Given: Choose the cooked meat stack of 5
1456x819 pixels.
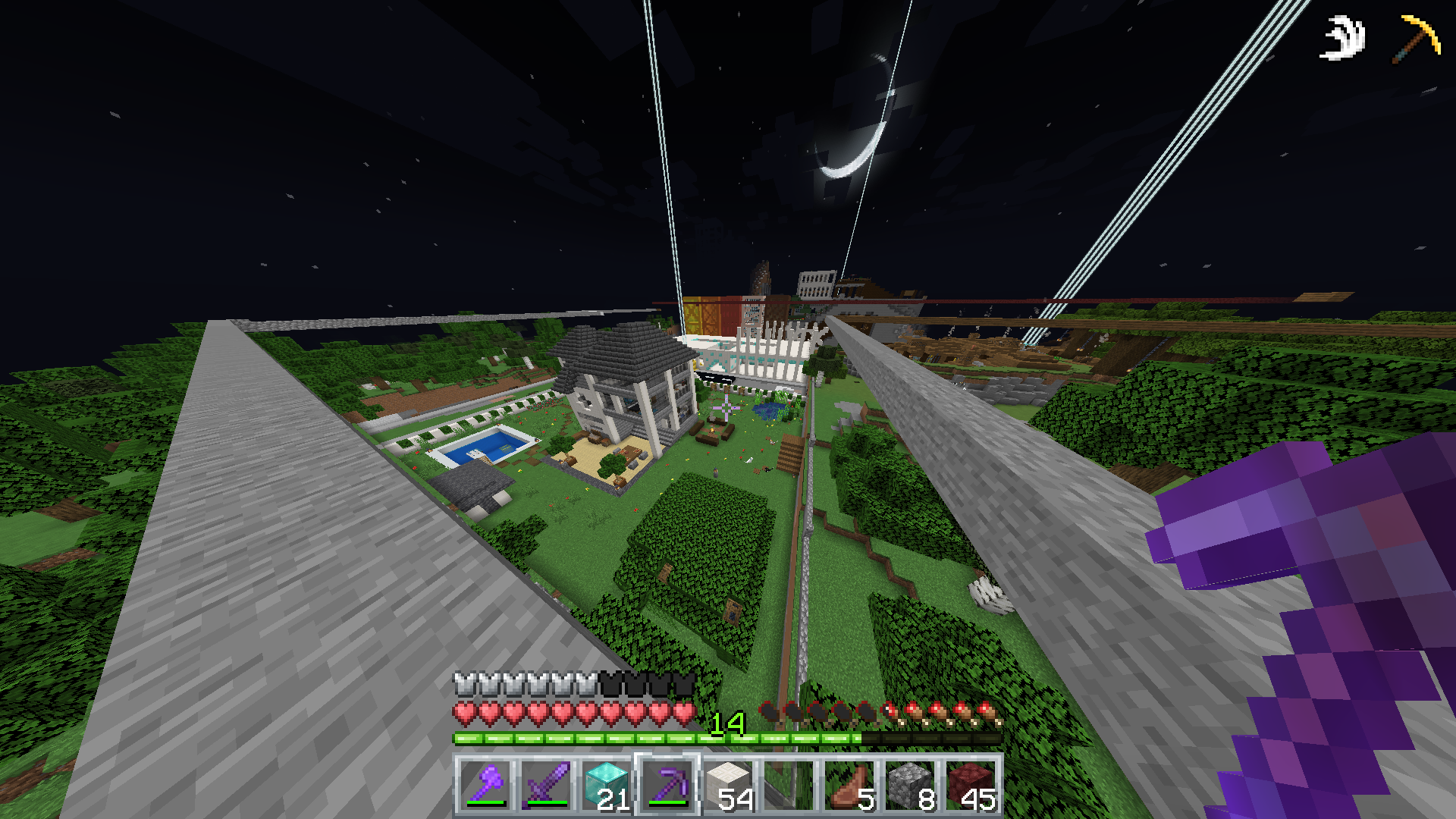Looking at the screenshot, I should point(849,785).
